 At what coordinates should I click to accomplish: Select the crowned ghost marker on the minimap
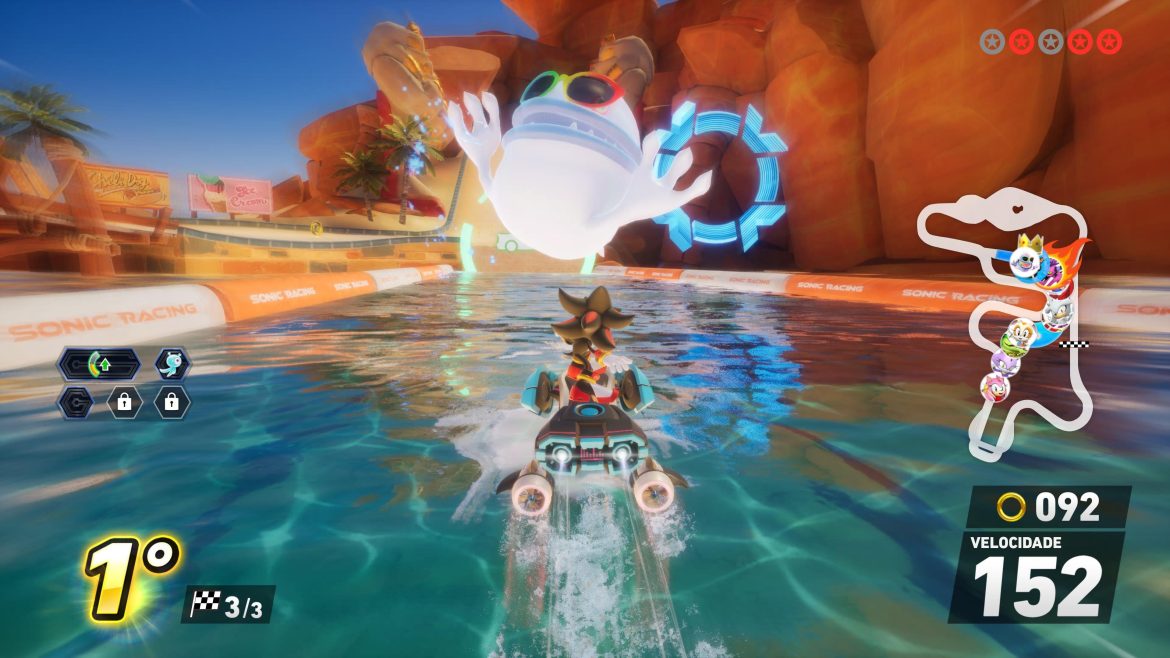tap(1026, 256)
